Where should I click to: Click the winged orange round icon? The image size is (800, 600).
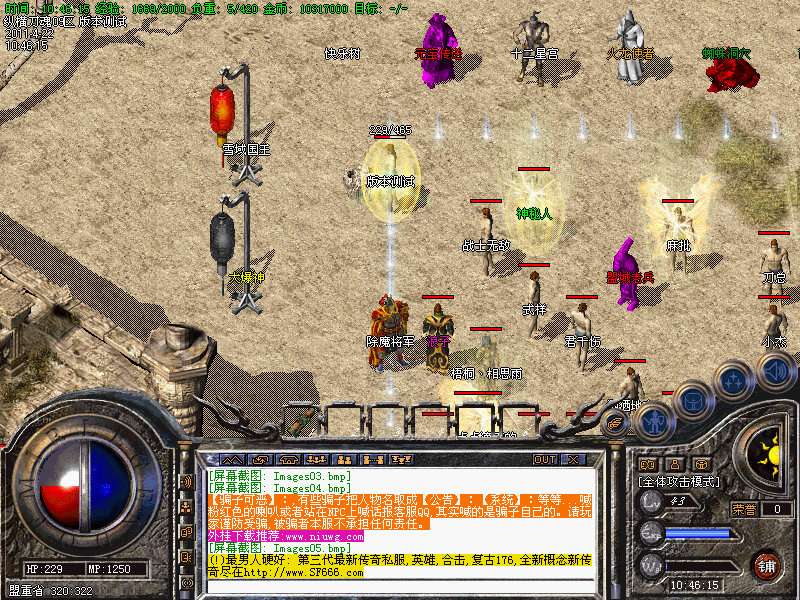tap(616, 423)
